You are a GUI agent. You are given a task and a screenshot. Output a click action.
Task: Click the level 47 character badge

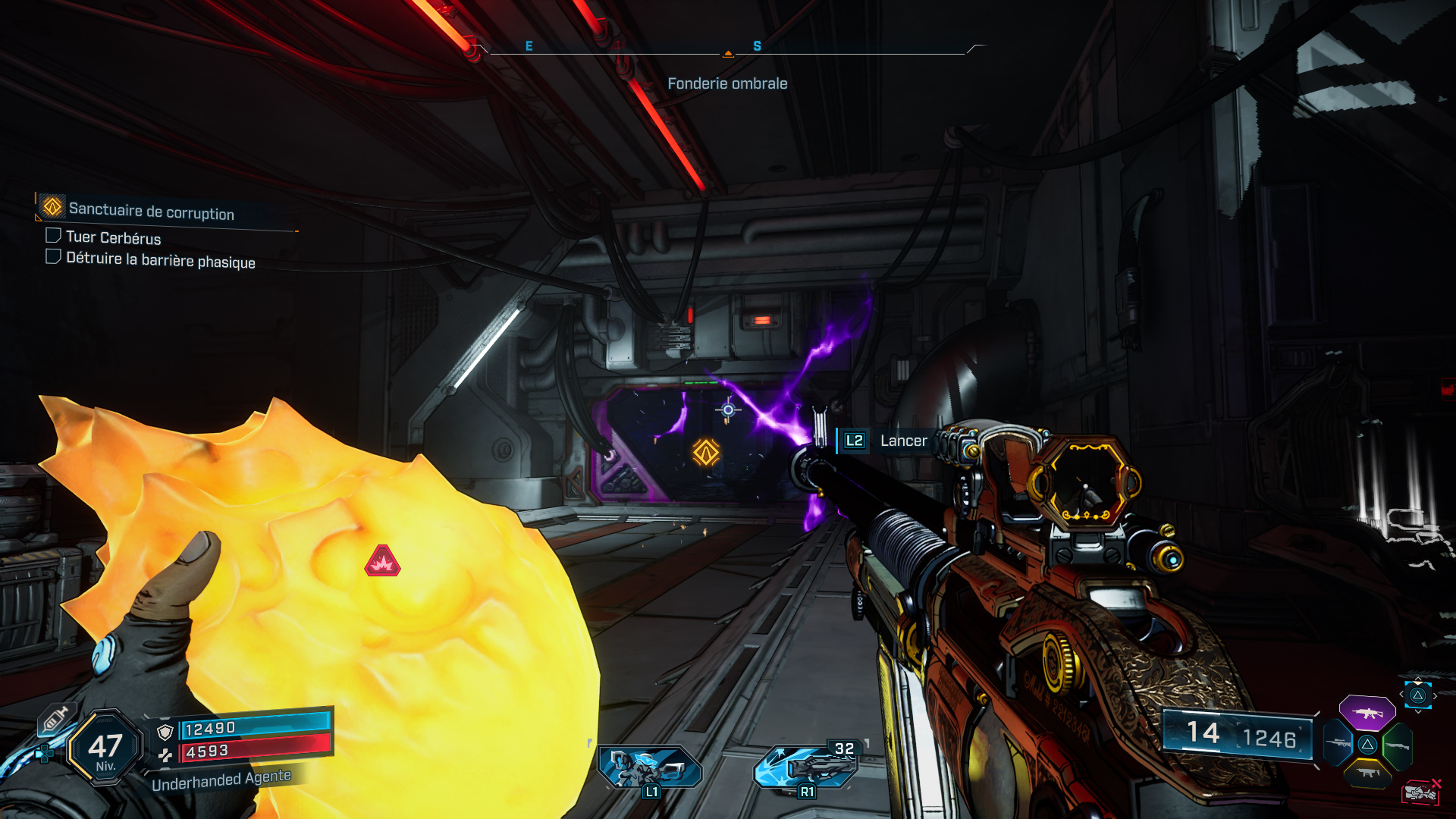(105, 748)
